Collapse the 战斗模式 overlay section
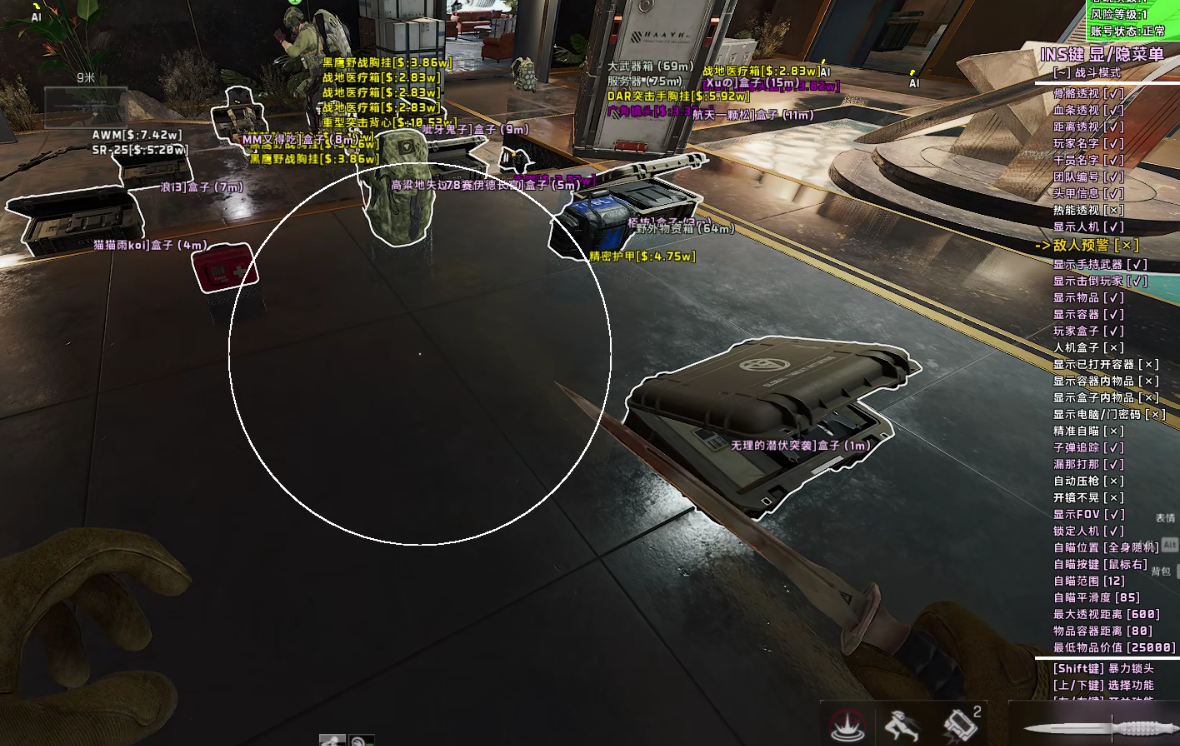Image resolution: width=1180 pixels, height=746 pixels. 1061,73
